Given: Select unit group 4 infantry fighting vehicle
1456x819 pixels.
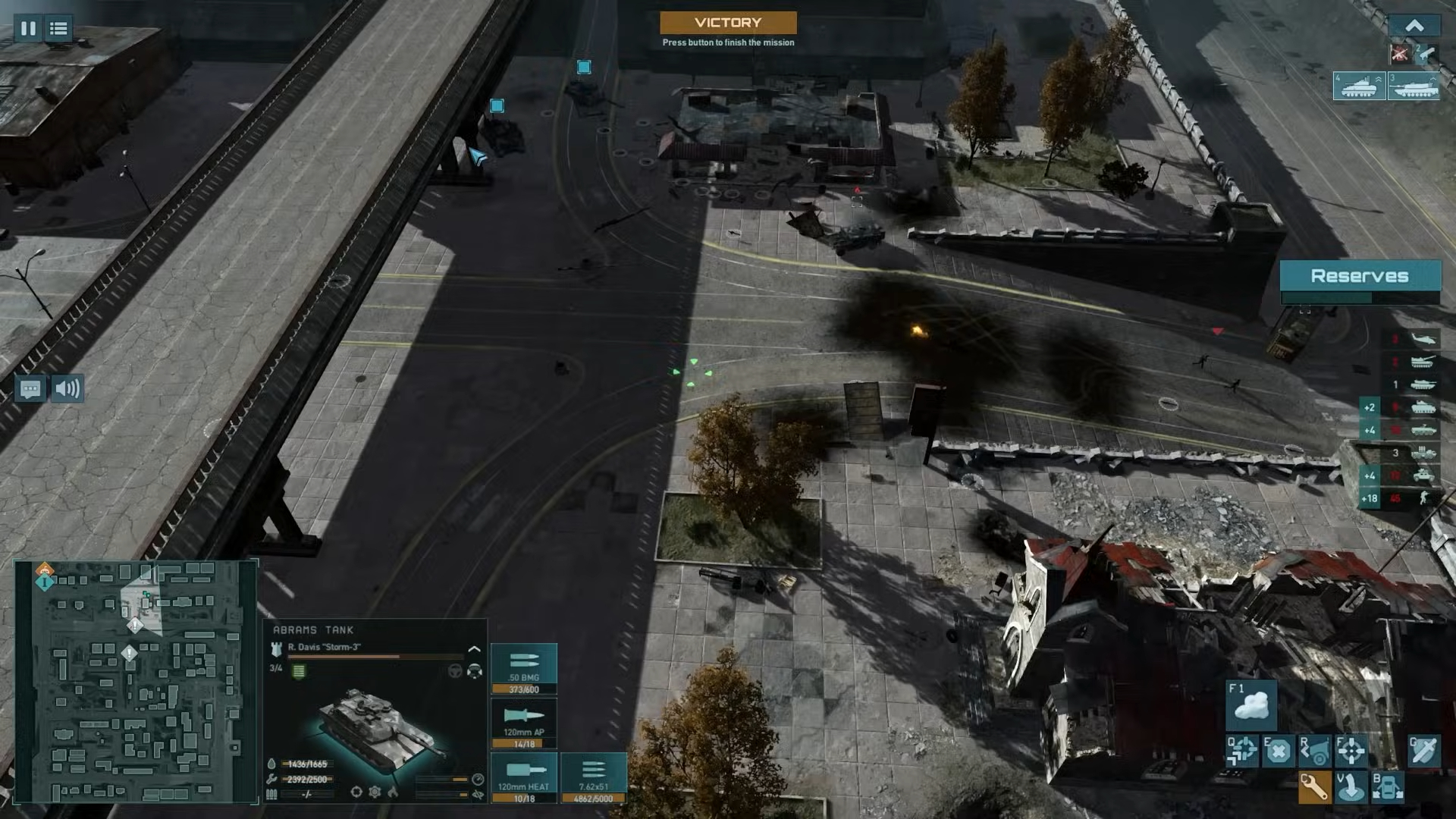Looking at the screenshot, I should 1359,86.
